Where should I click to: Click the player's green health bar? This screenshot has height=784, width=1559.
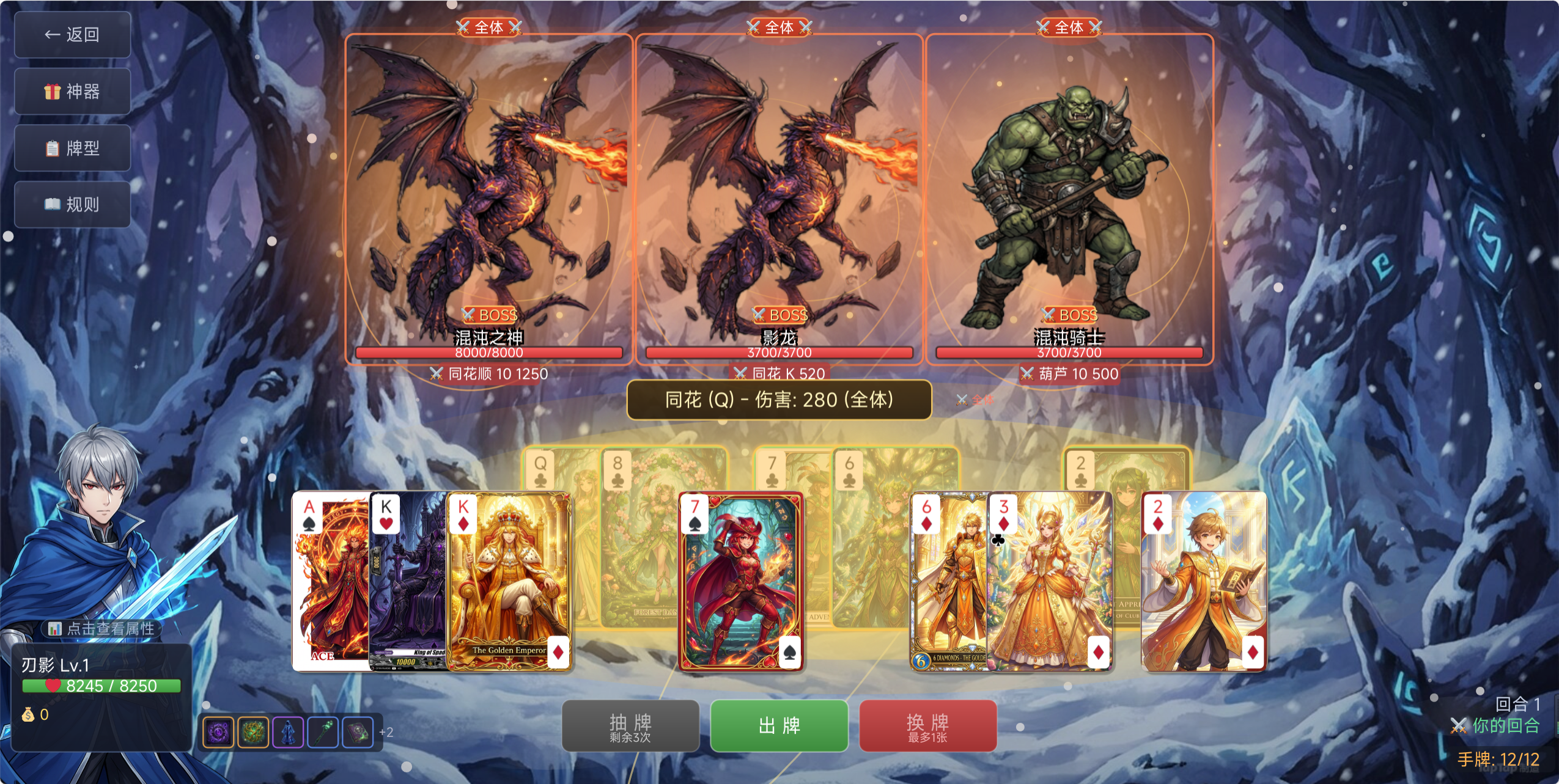(101, 685)
